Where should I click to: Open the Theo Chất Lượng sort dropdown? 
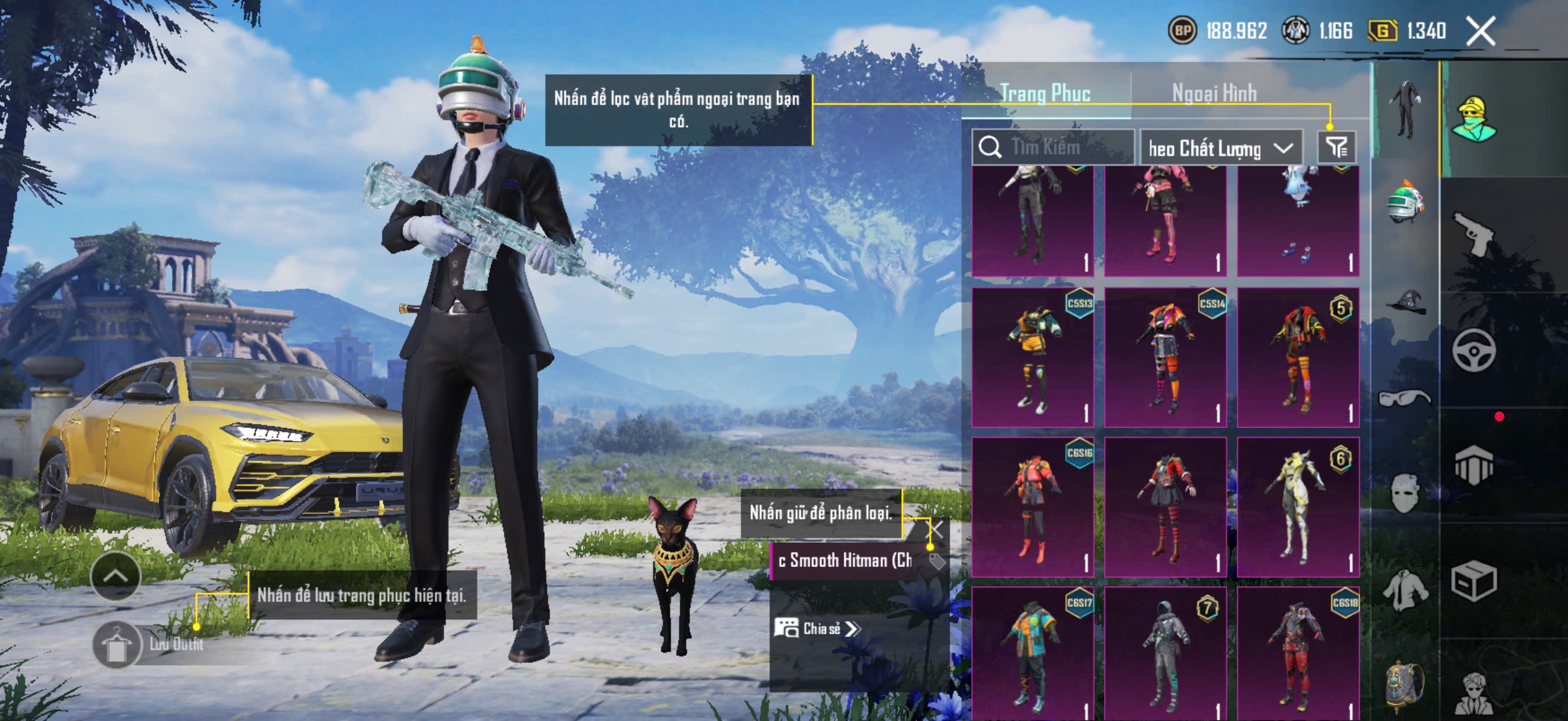tap(1221, 148)
